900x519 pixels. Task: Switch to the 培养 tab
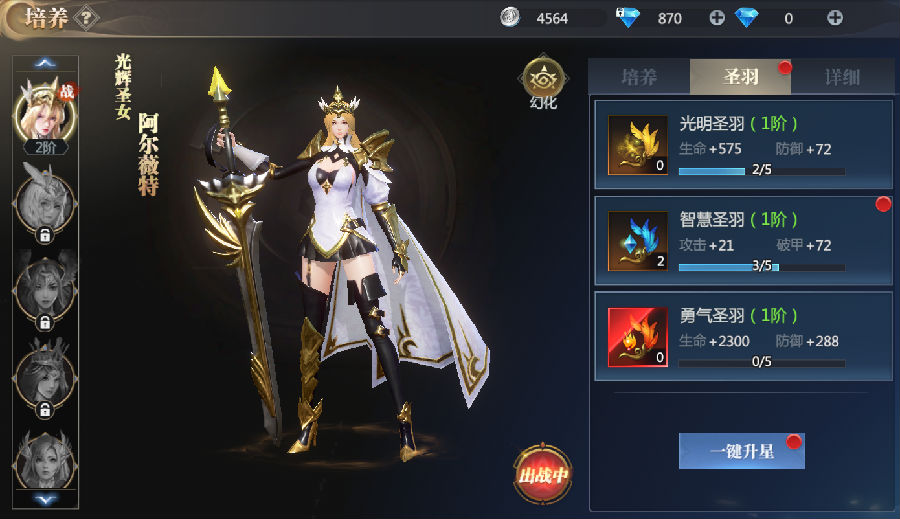tap(638, 77)
